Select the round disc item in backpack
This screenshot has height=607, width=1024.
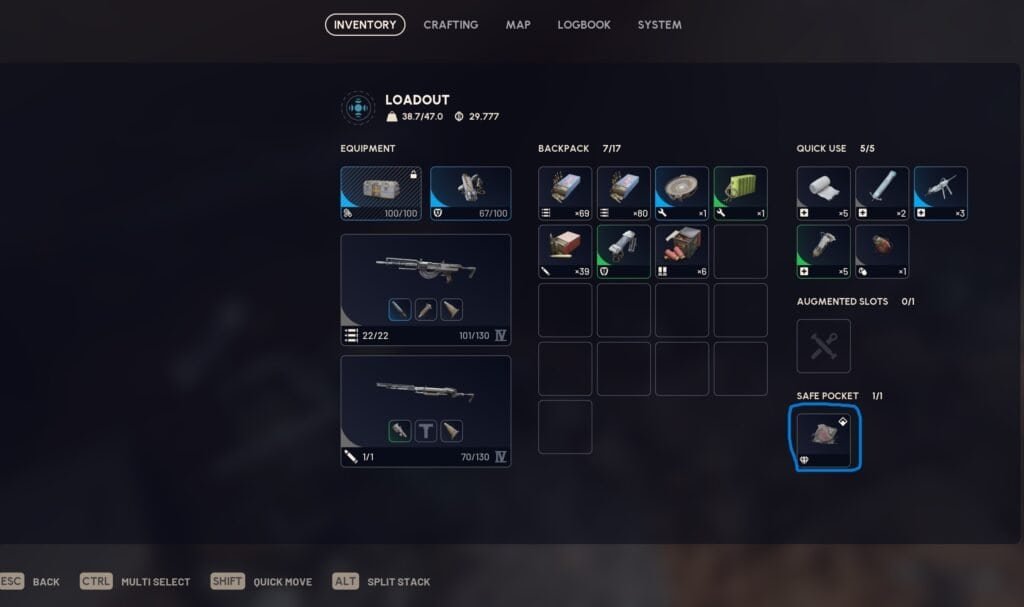(682, 193)
